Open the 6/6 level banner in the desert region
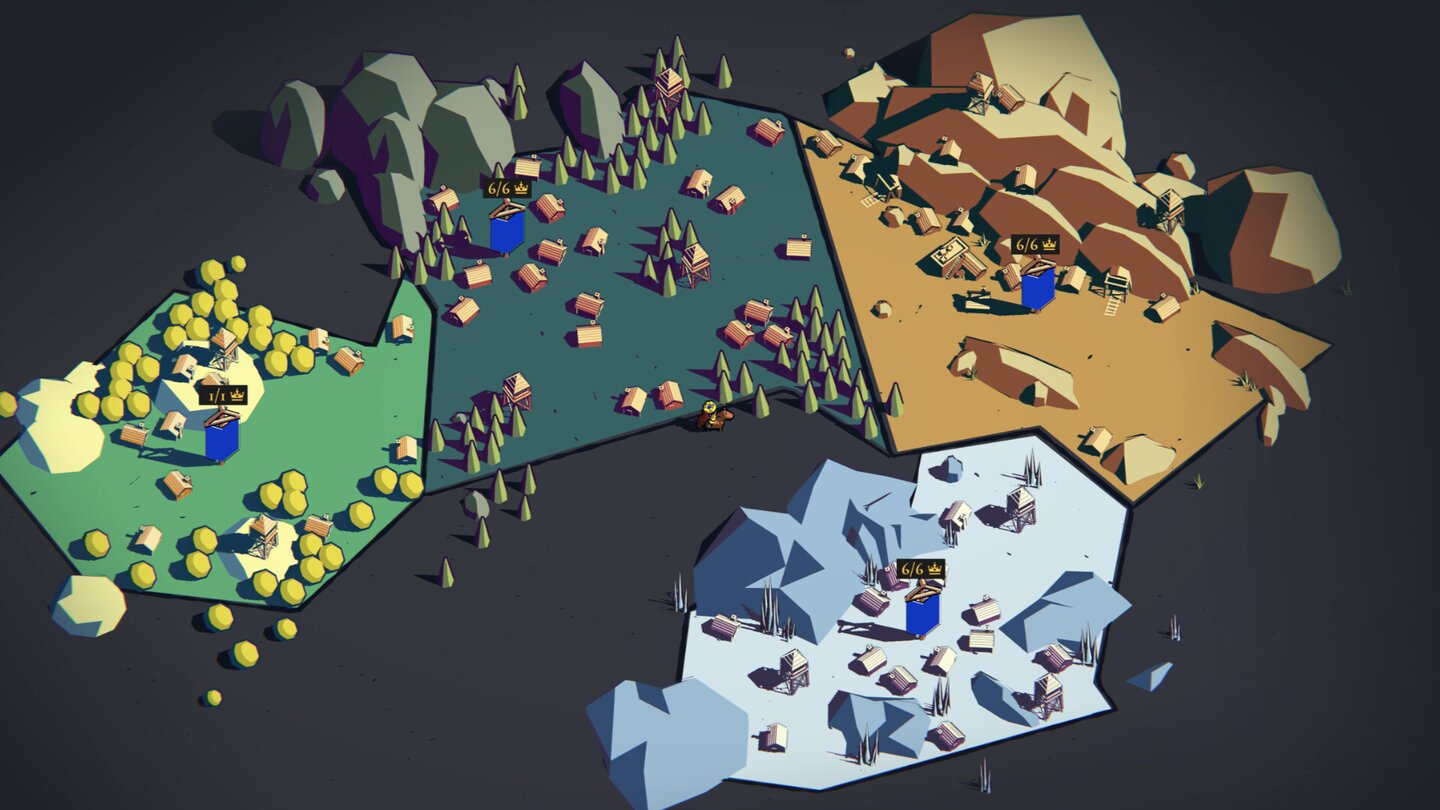1440x810 pixels. point(1027,244)
